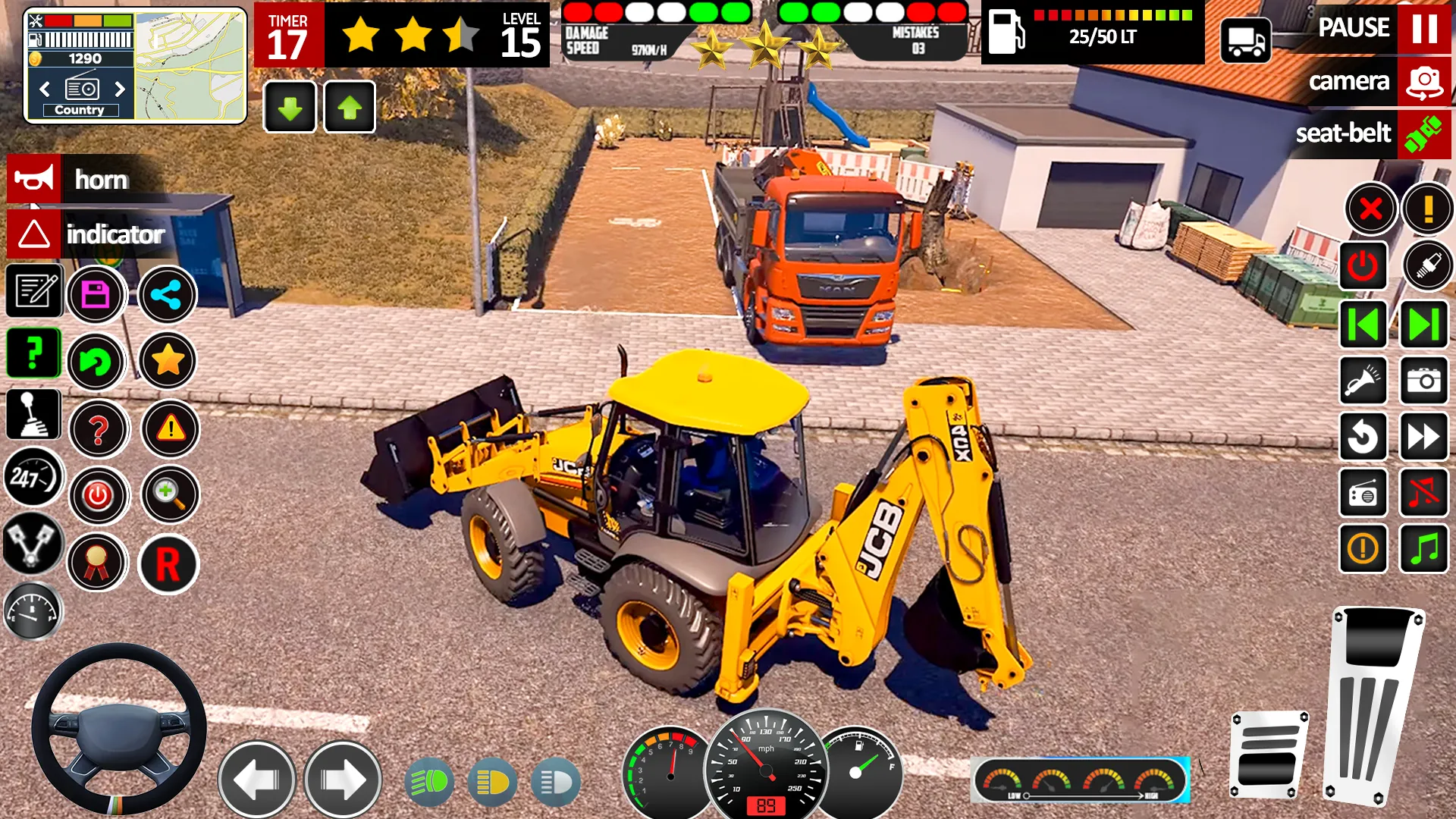Open the minimap
This screenshot has width=1456, height=819.
[x=190, y=65]
